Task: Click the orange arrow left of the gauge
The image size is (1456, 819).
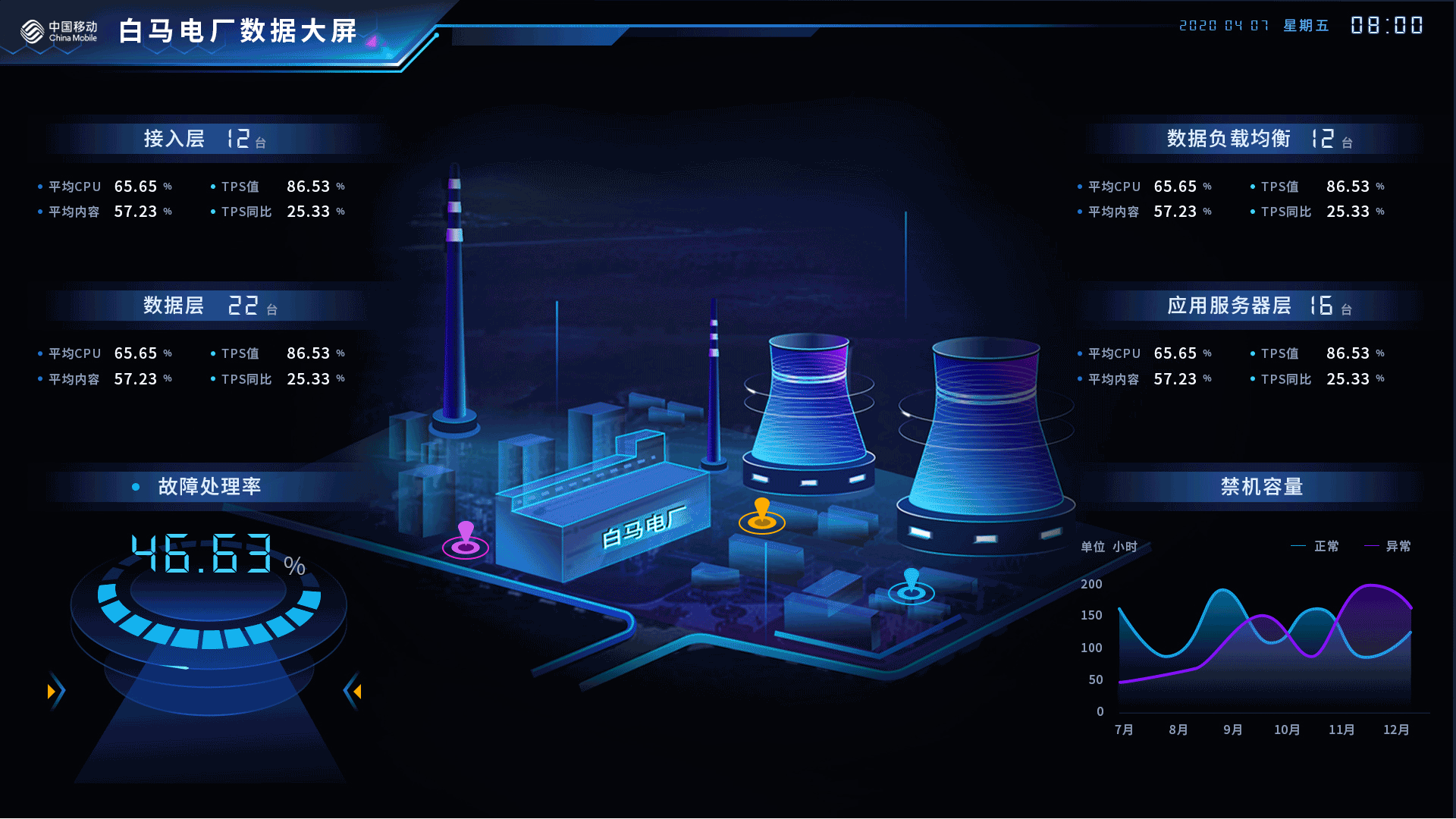Action: point(52,692)
